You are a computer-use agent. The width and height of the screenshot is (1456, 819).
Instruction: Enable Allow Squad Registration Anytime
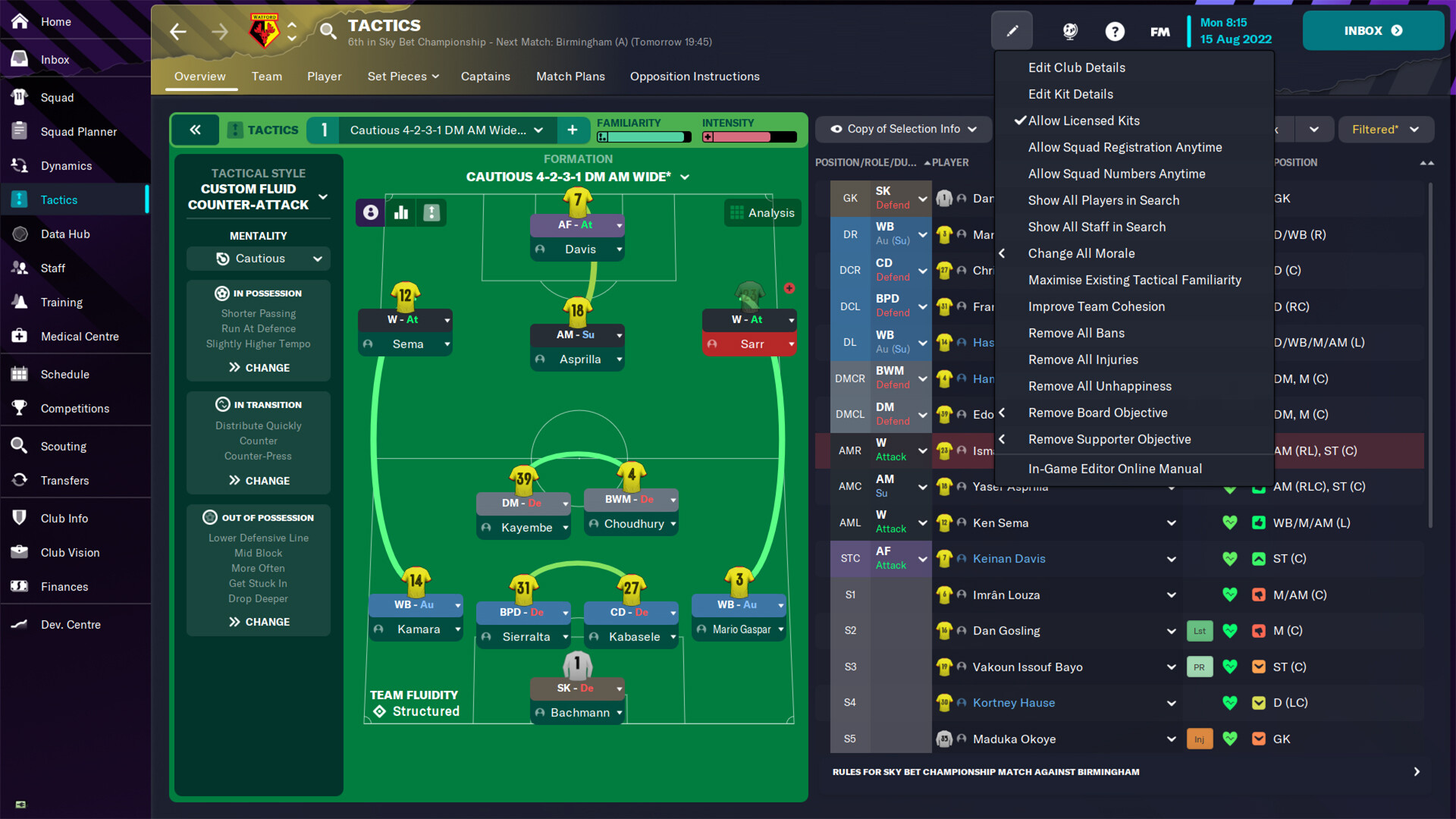(x=1125, y=147)
